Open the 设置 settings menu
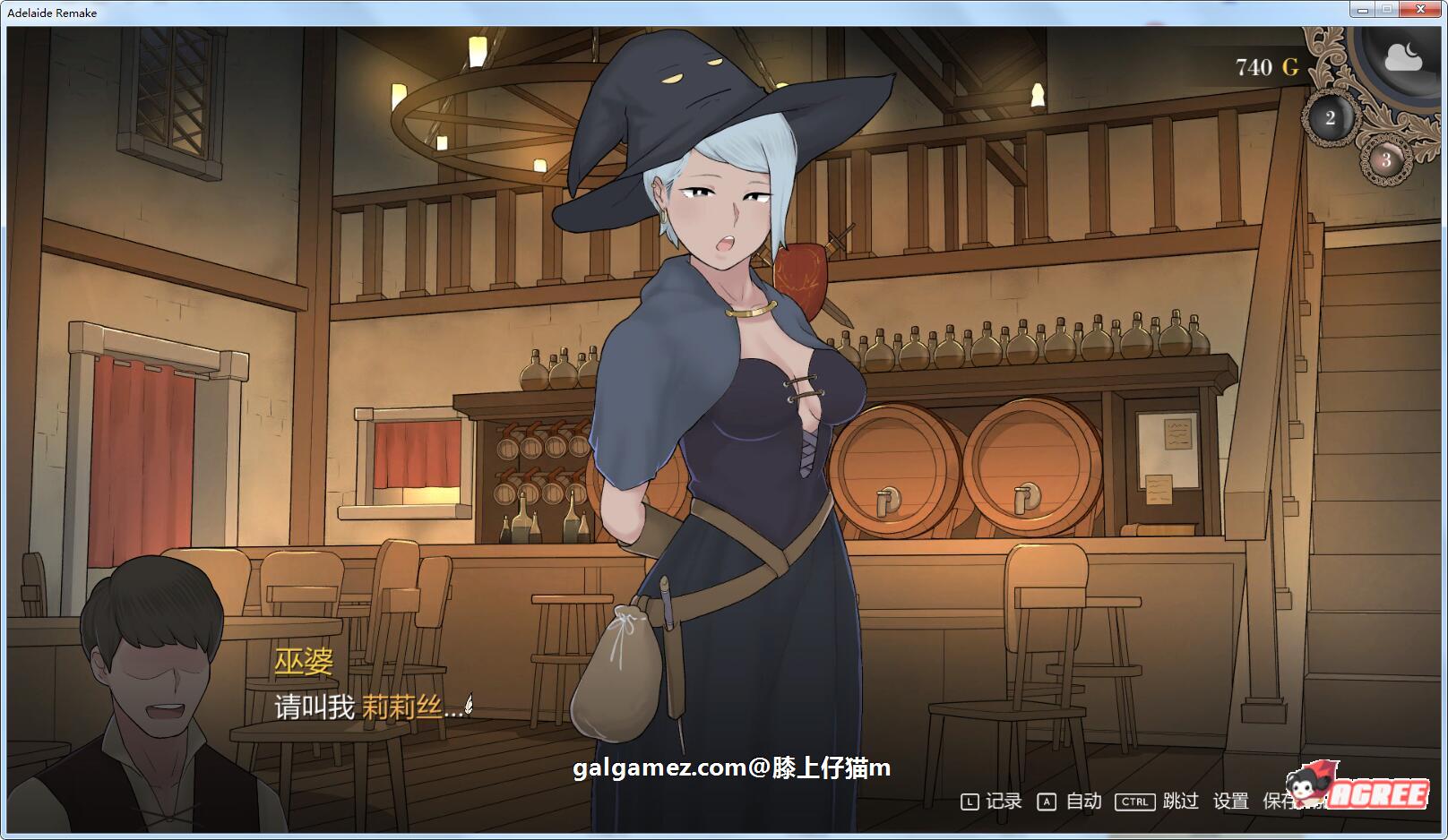 click(1231, 801)
